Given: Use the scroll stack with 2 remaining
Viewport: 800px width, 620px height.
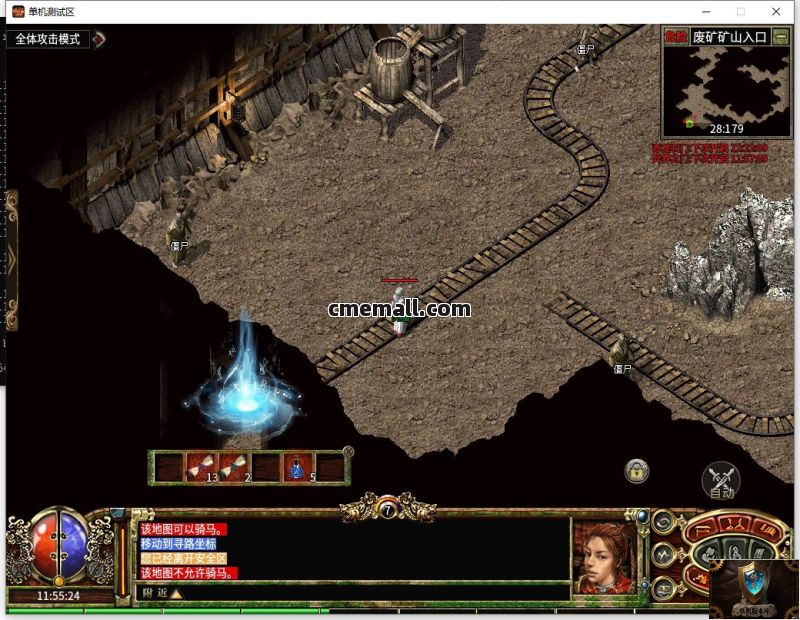Looking at the screenshot, I should point(235,466).
